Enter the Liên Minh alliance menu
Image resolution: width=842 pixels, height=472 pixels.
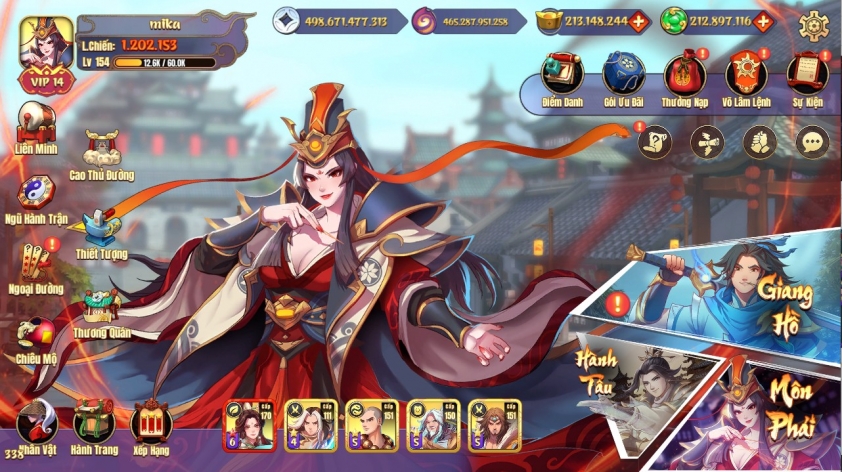tap(37, 125)
